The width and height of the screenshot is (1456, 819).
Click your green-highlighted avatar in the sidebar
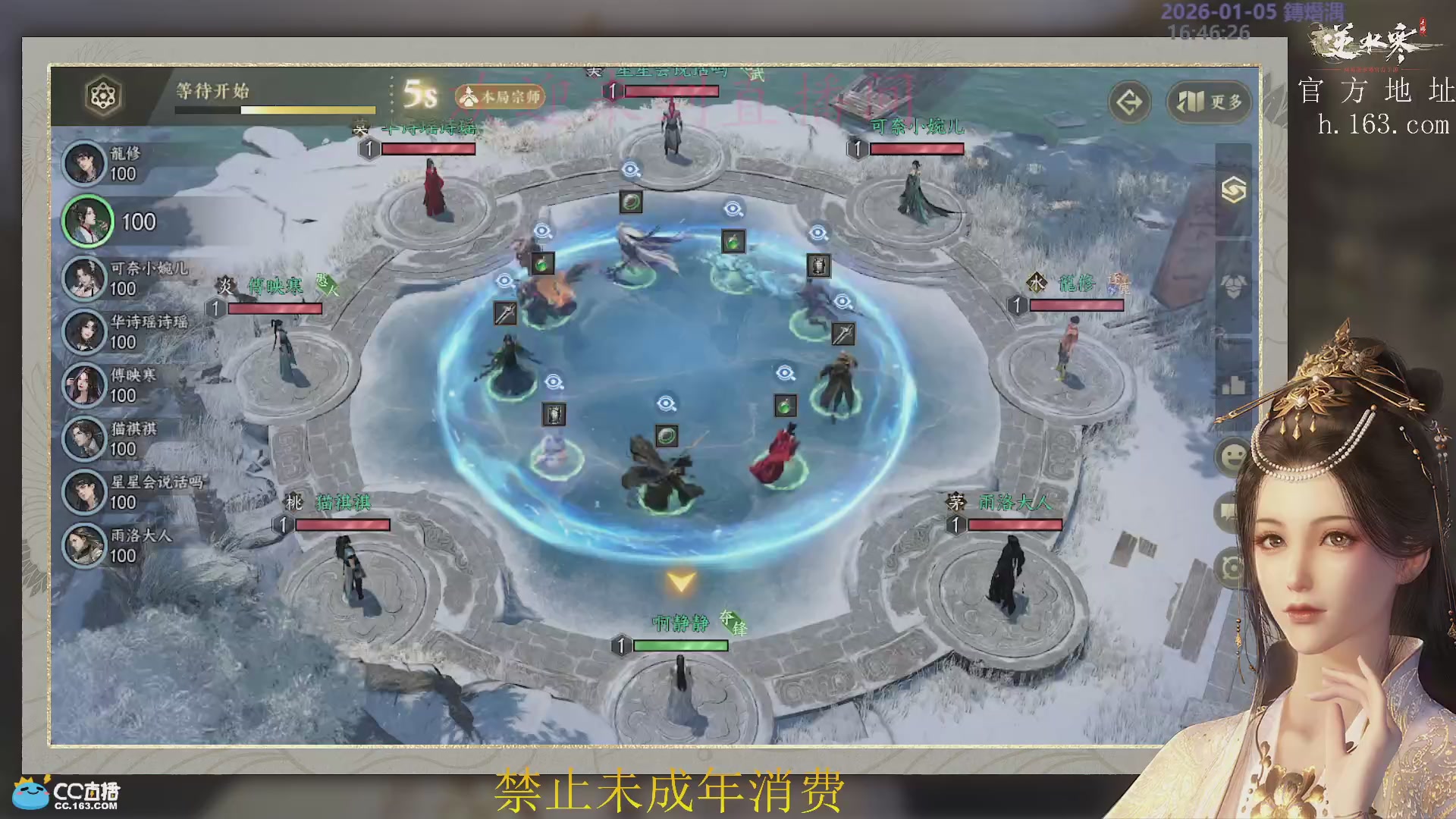86,222
